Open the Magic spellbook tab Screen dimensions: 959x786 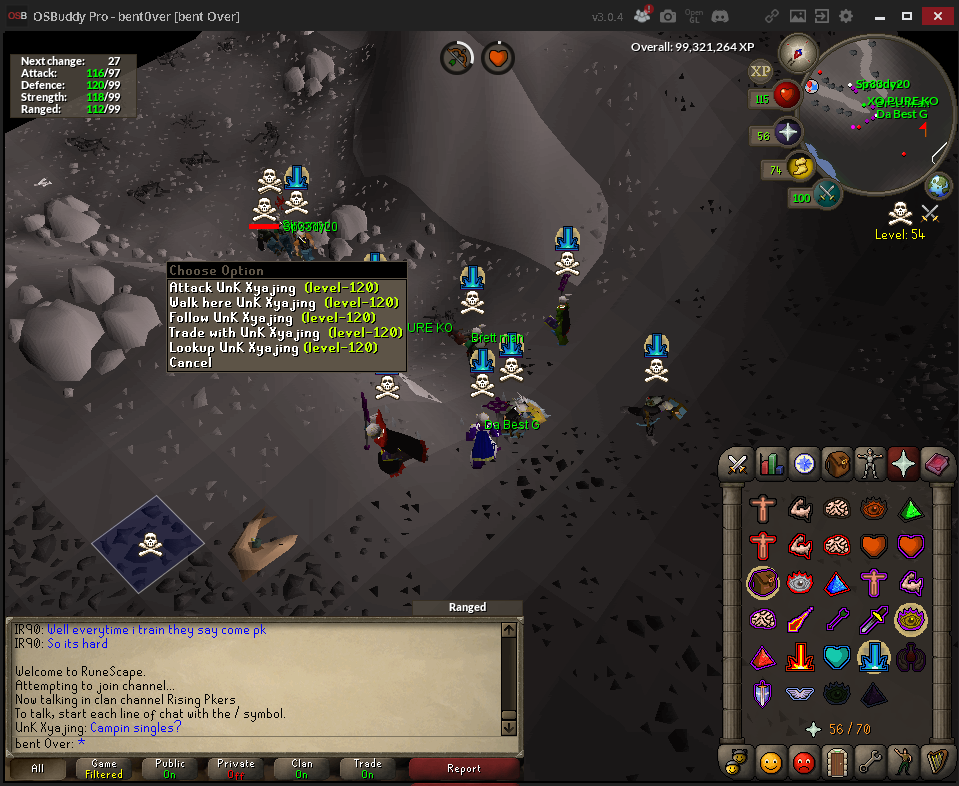point(936,464)
